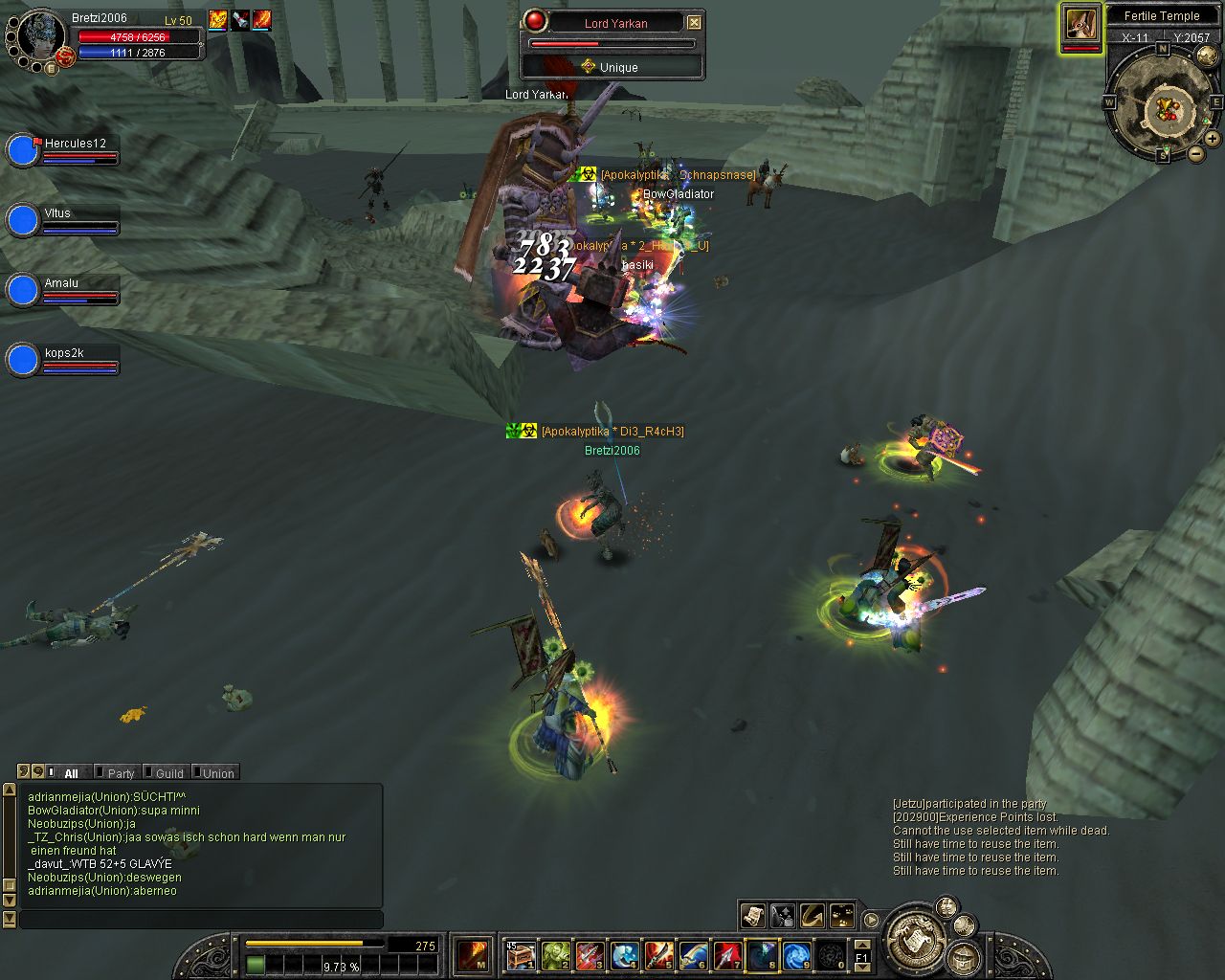
Task: Use the treasure chest item in slot 1
Action: coord(520,955)
